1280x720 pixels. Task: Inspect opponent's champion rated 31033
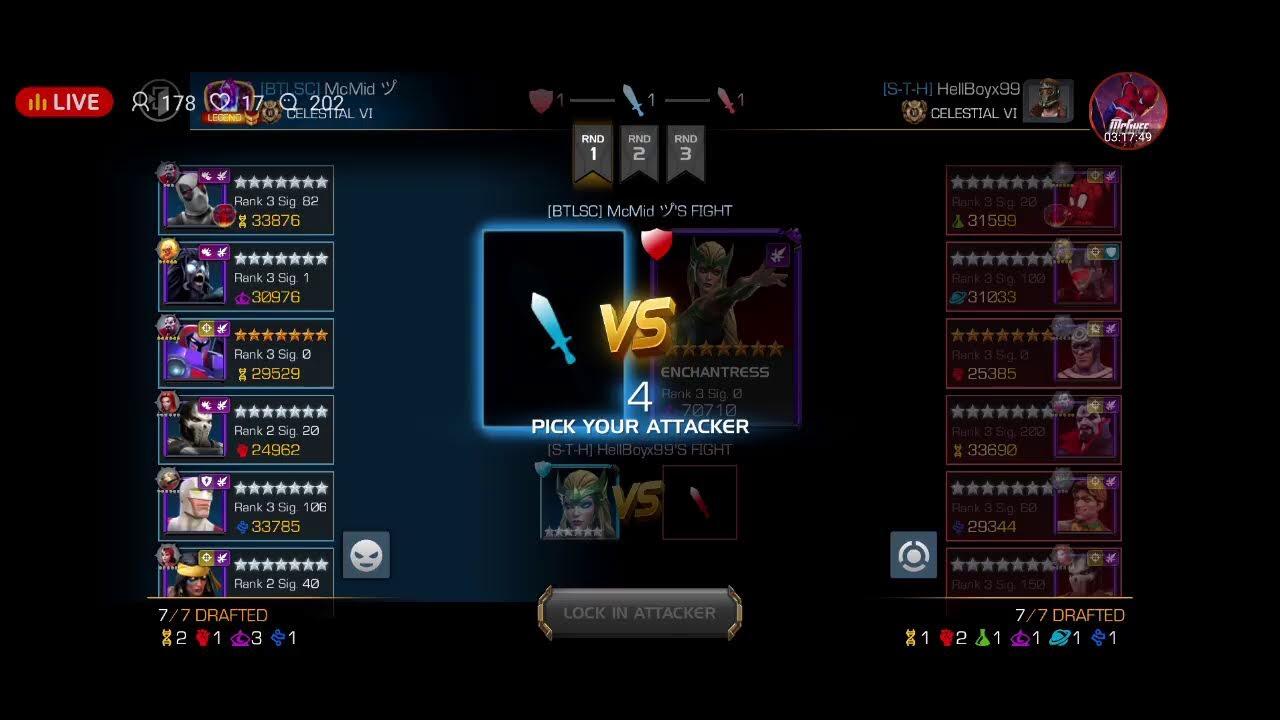1033,277
